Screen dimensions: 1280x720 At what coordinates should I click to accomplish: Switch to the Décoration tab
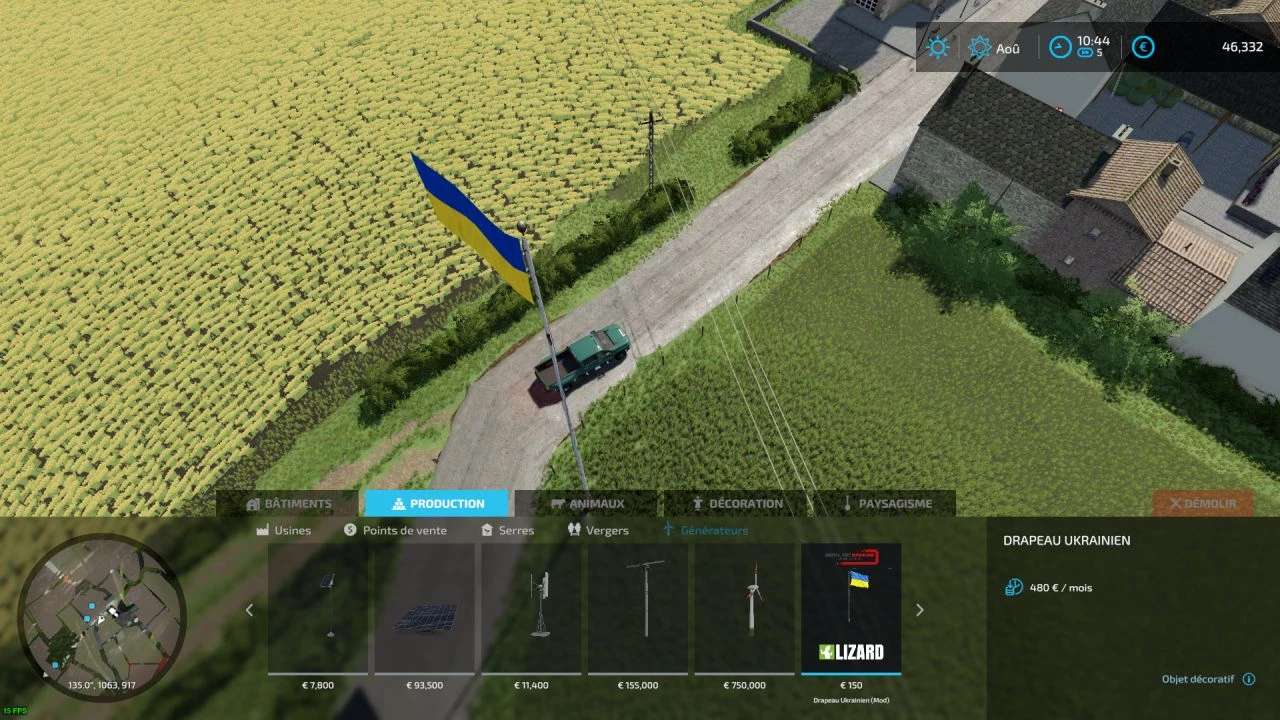[x=737, y=504]
